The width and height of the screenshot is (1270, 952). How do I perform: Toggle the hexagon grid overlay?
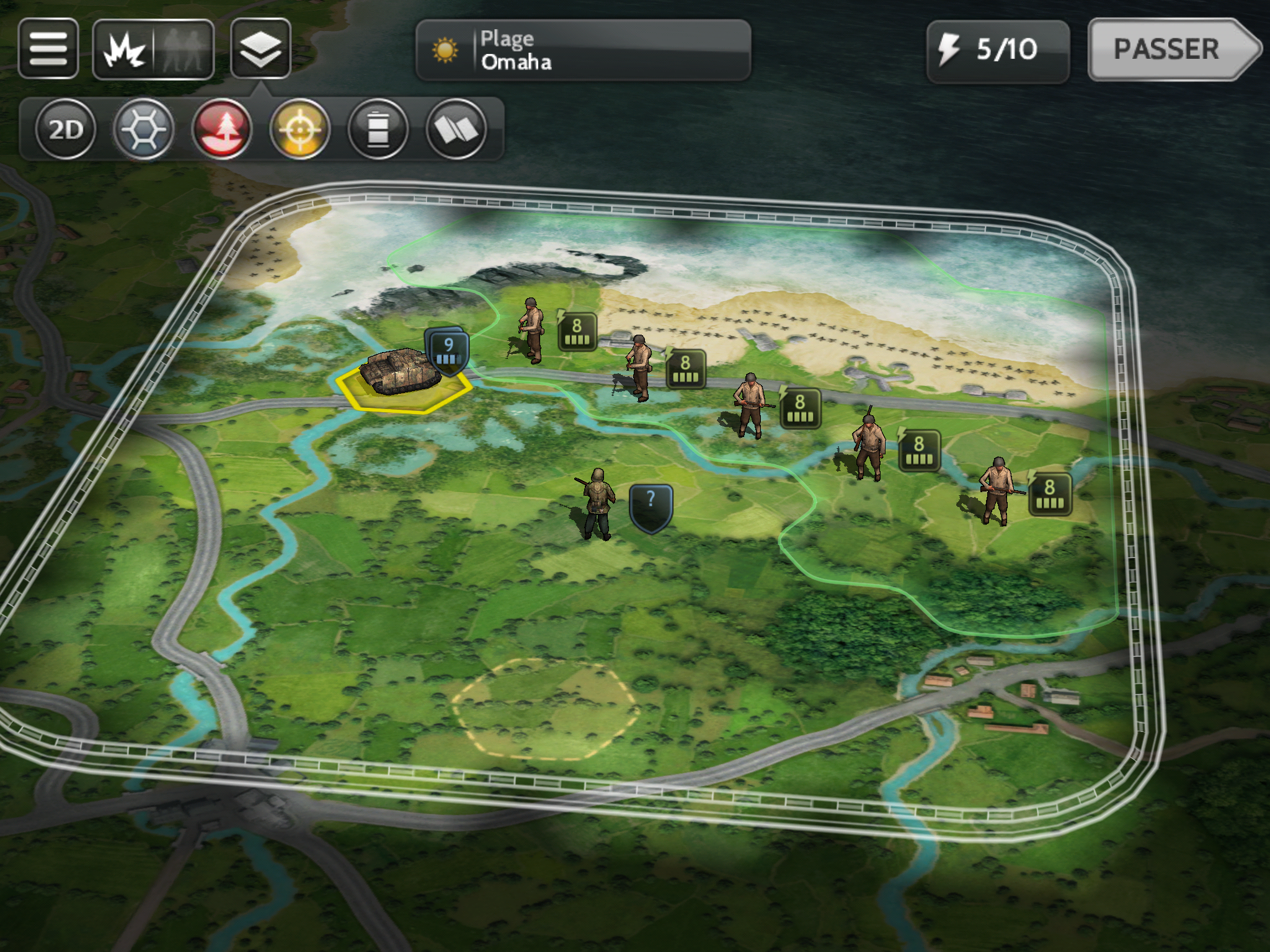143,129
